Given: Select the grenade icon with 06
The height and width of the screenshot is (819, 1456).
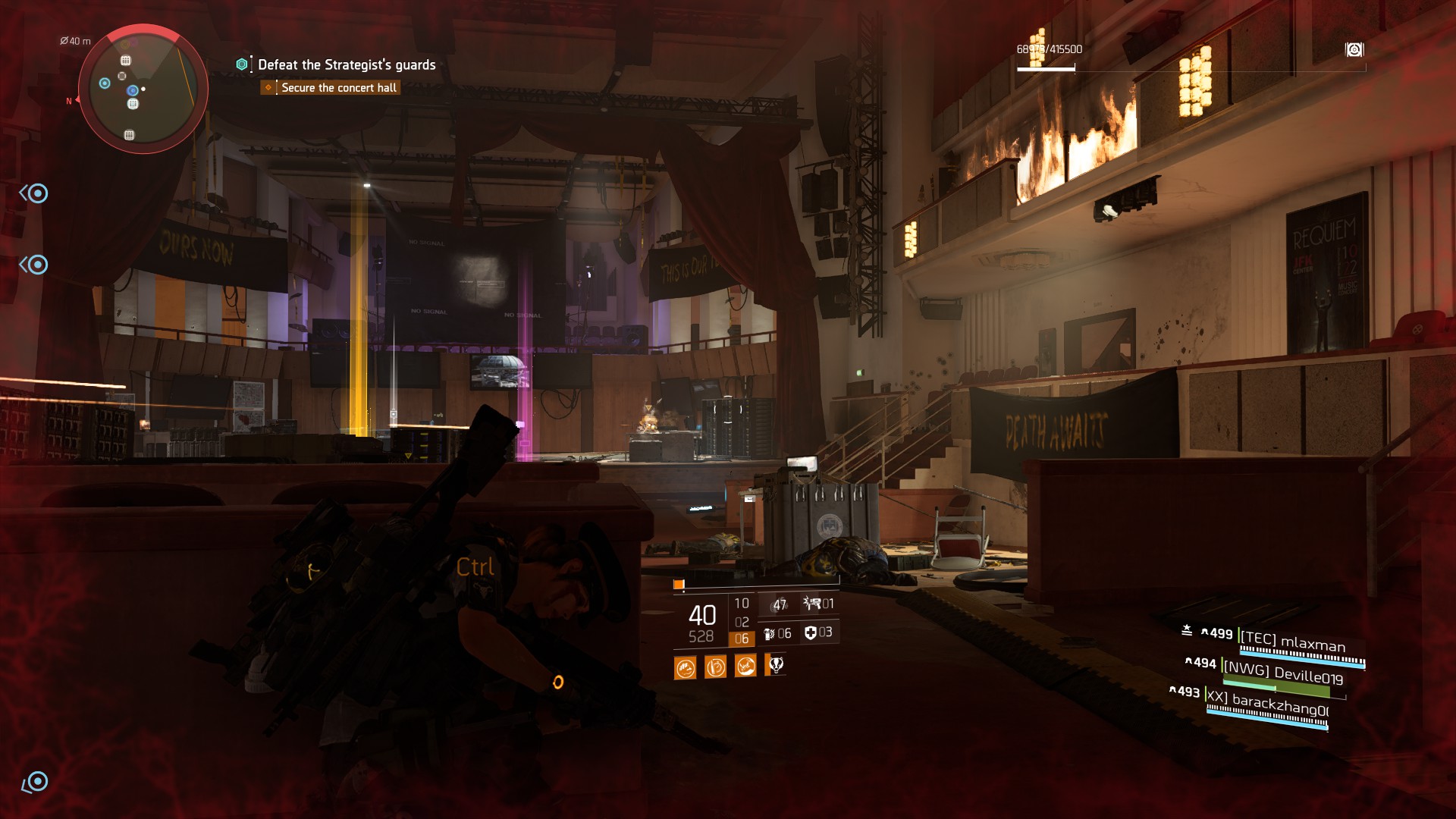Looking at the screenshot, I should tap(777, 633).
